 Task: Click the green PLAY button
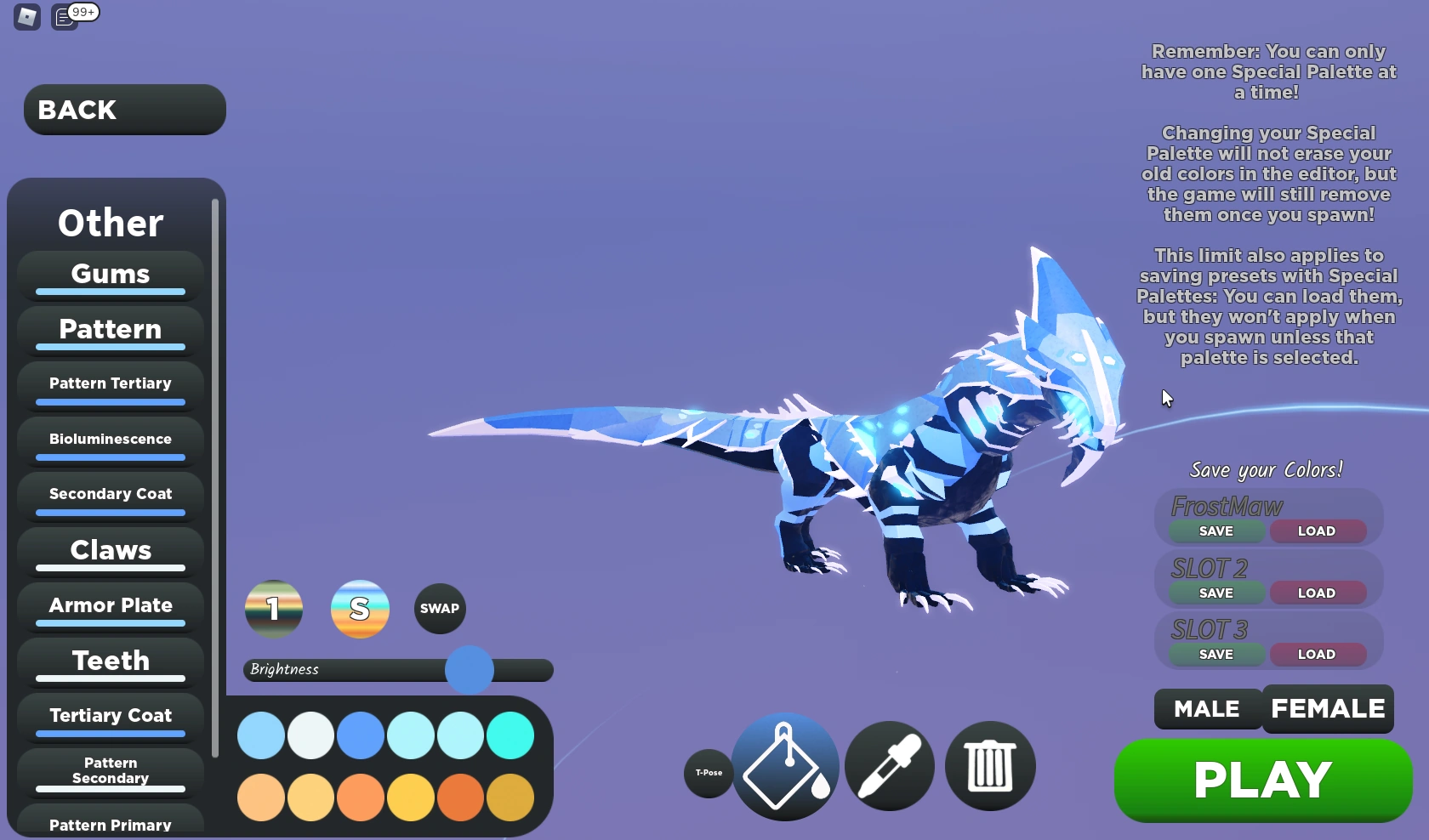tap(1261, 779)
